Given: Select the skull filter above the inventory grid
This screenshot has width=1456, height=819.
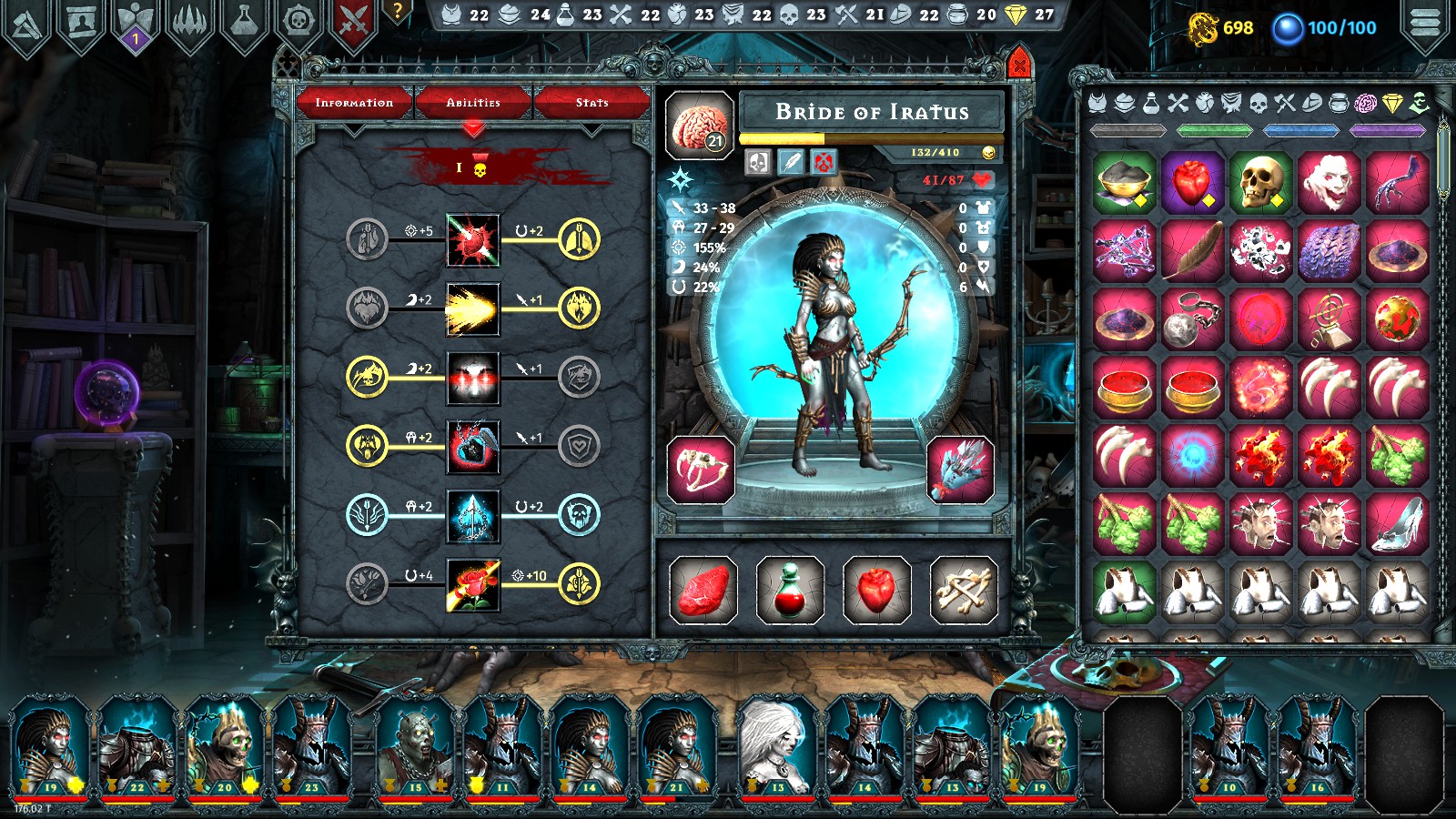Looking at the screenshot, I should coord(1258,105).
